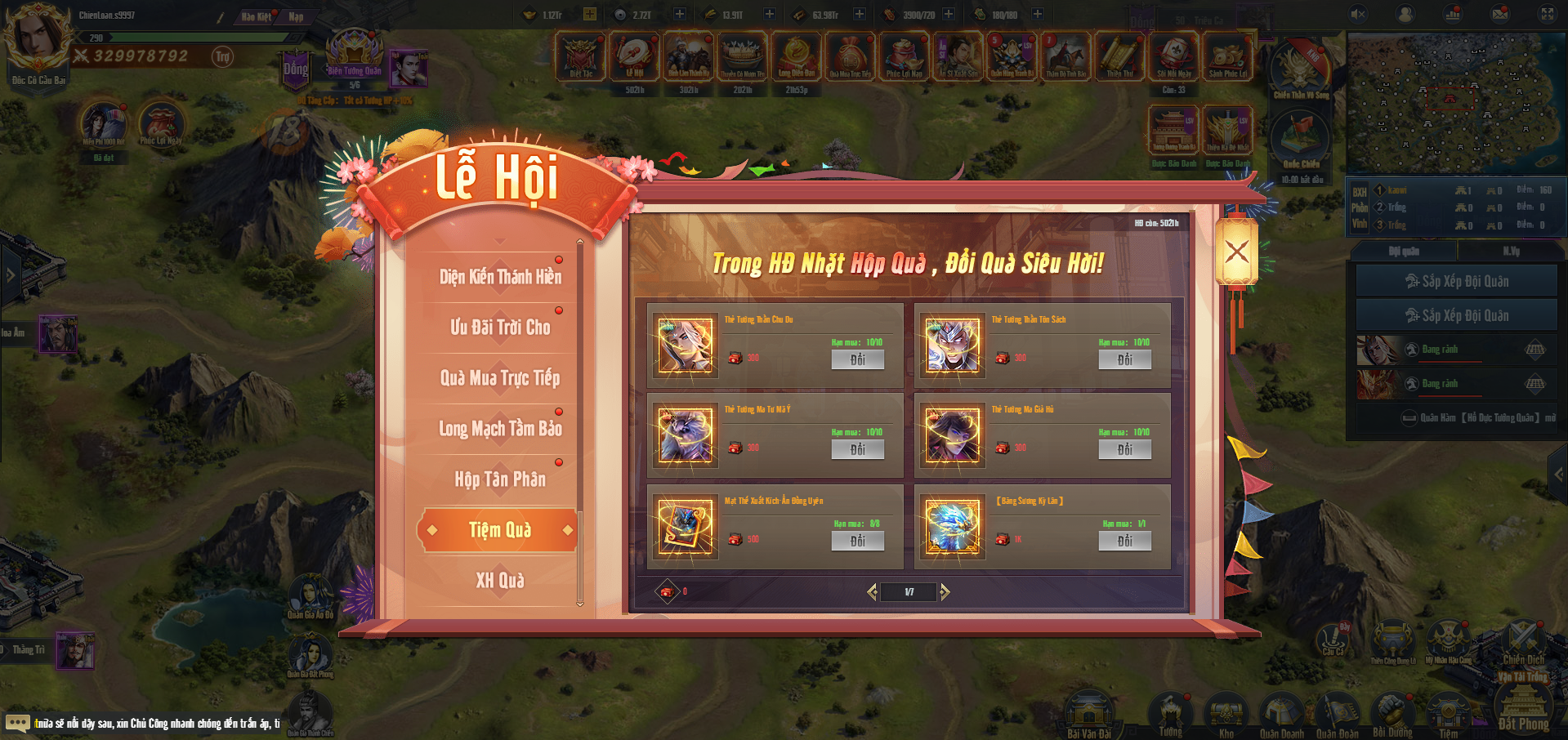
Task: Go to the previous gift shop page
Action: click(872, 592)
